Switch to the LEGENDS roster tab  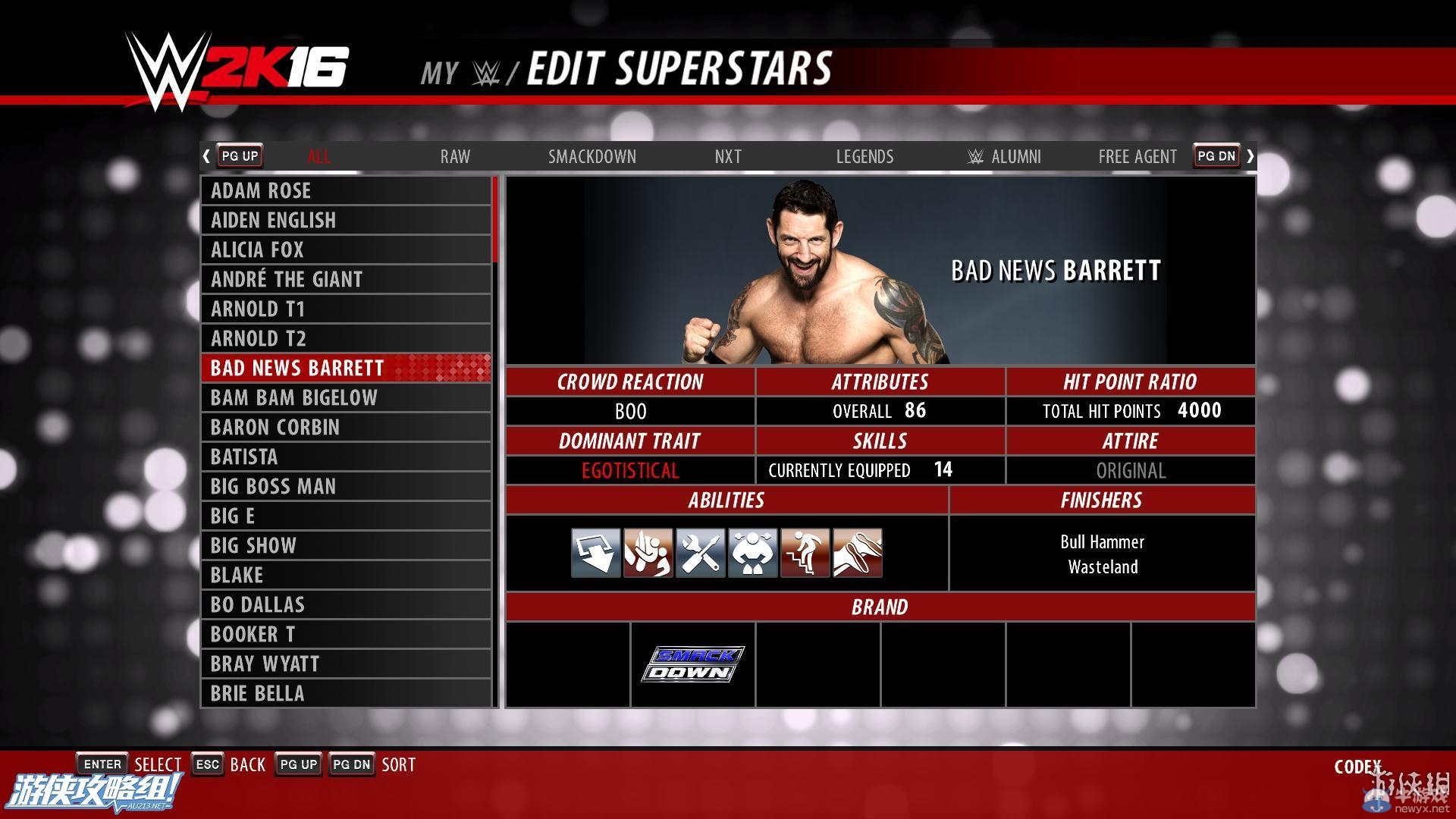tap(864, 156)
